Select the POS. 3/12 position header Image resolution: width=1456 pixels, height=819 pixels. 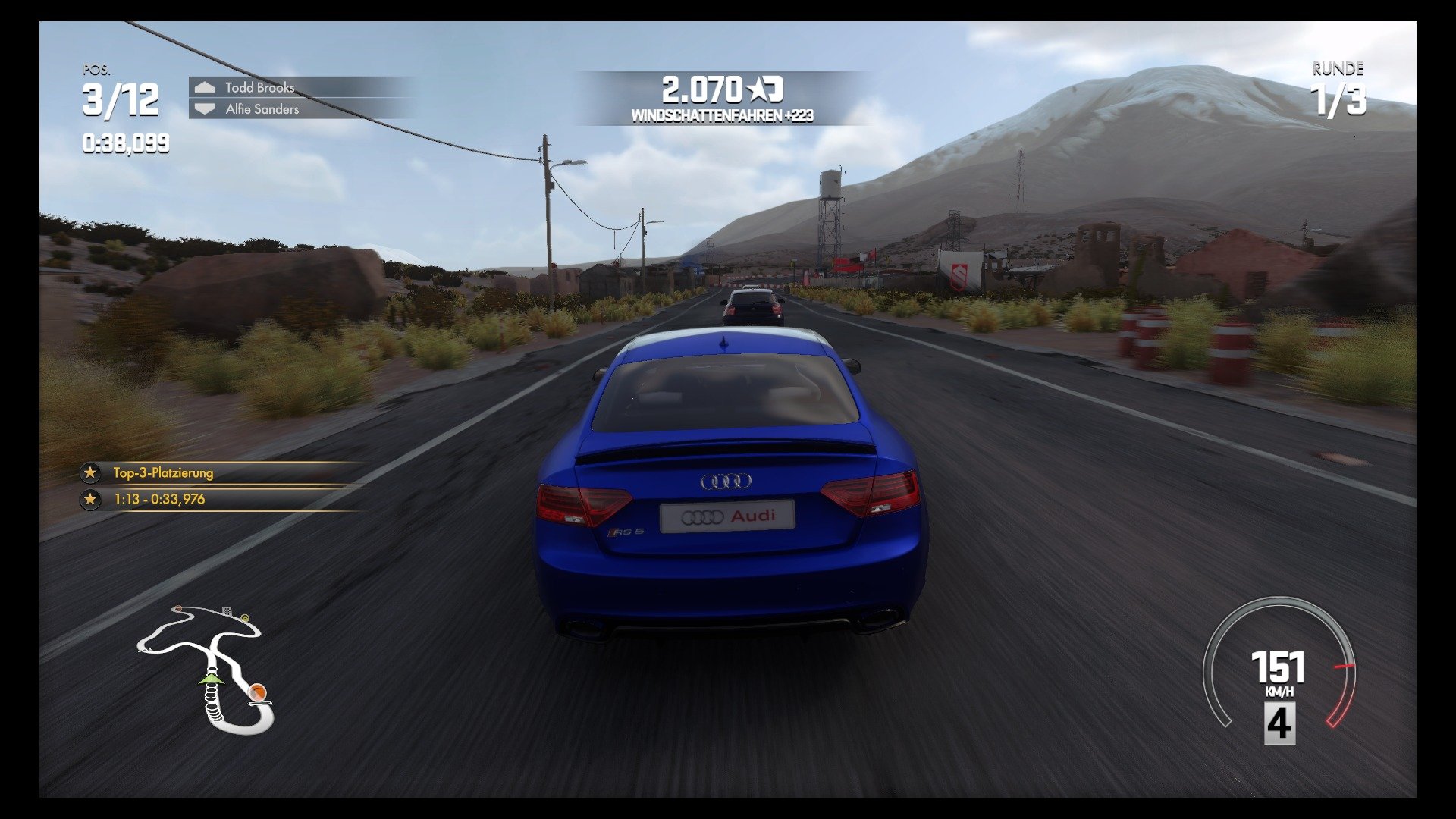[119, 91]
